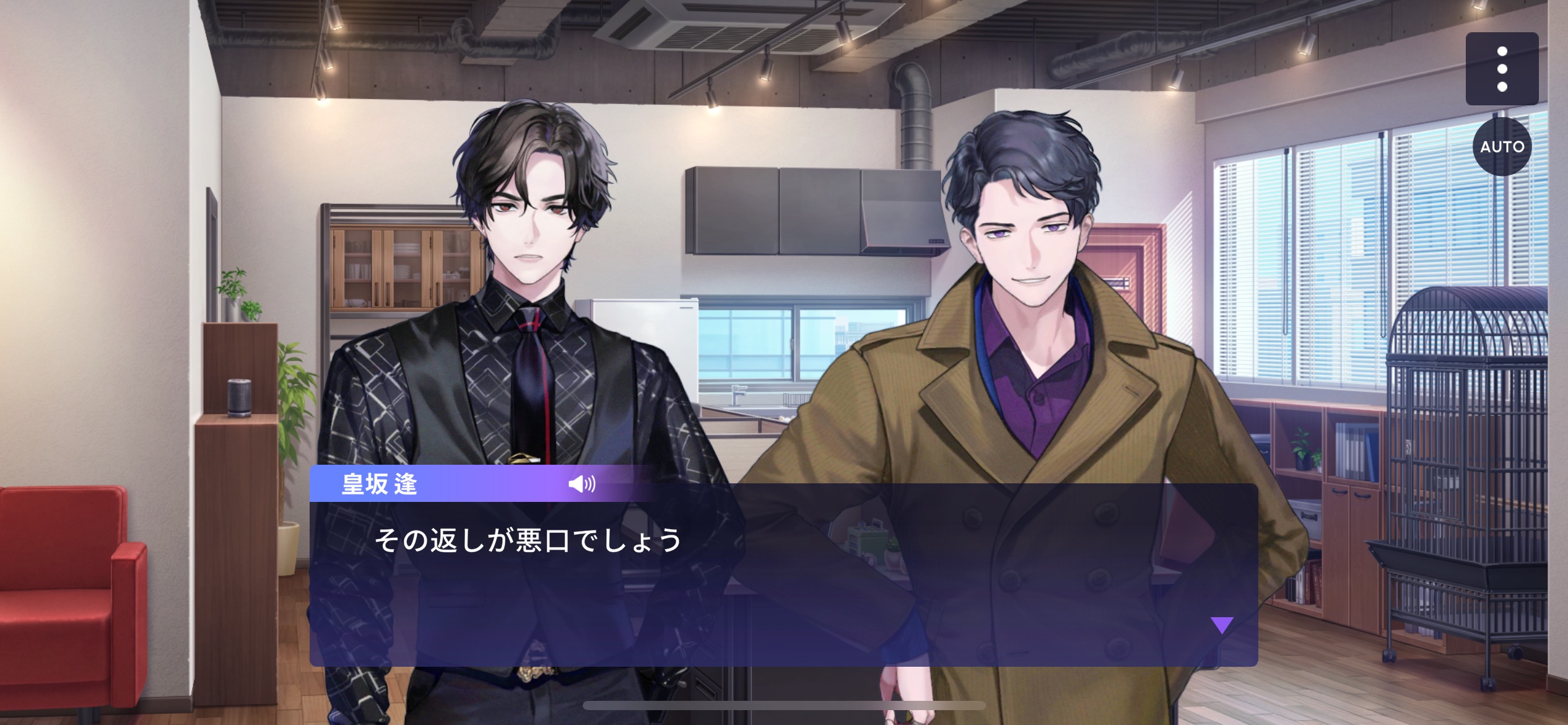Image resolution: width=1568 pixels, height=725 pixels.
Task: Open the three-dot options menu
Action: [1502, 69]
